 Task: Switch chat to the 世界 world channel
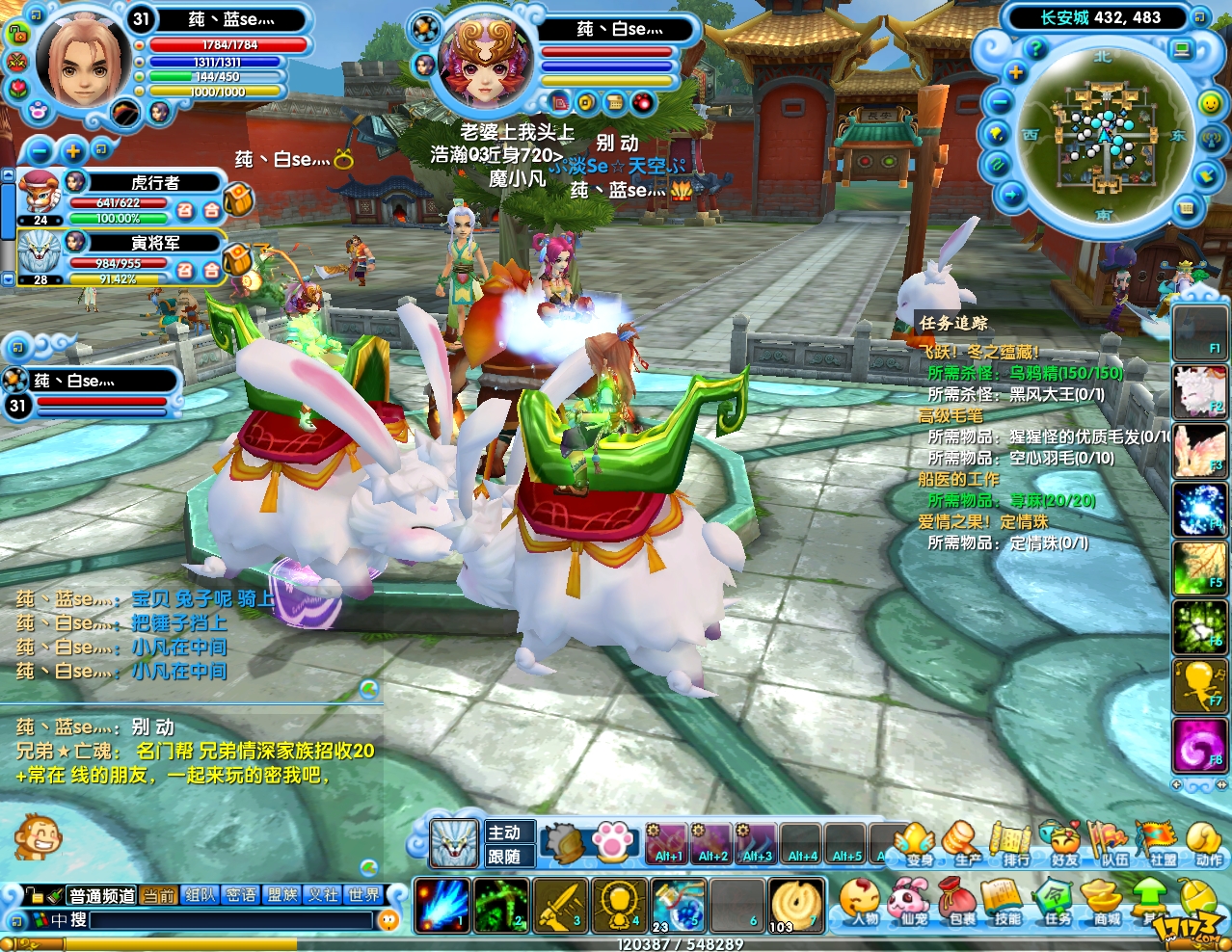(x=363, y=895)
